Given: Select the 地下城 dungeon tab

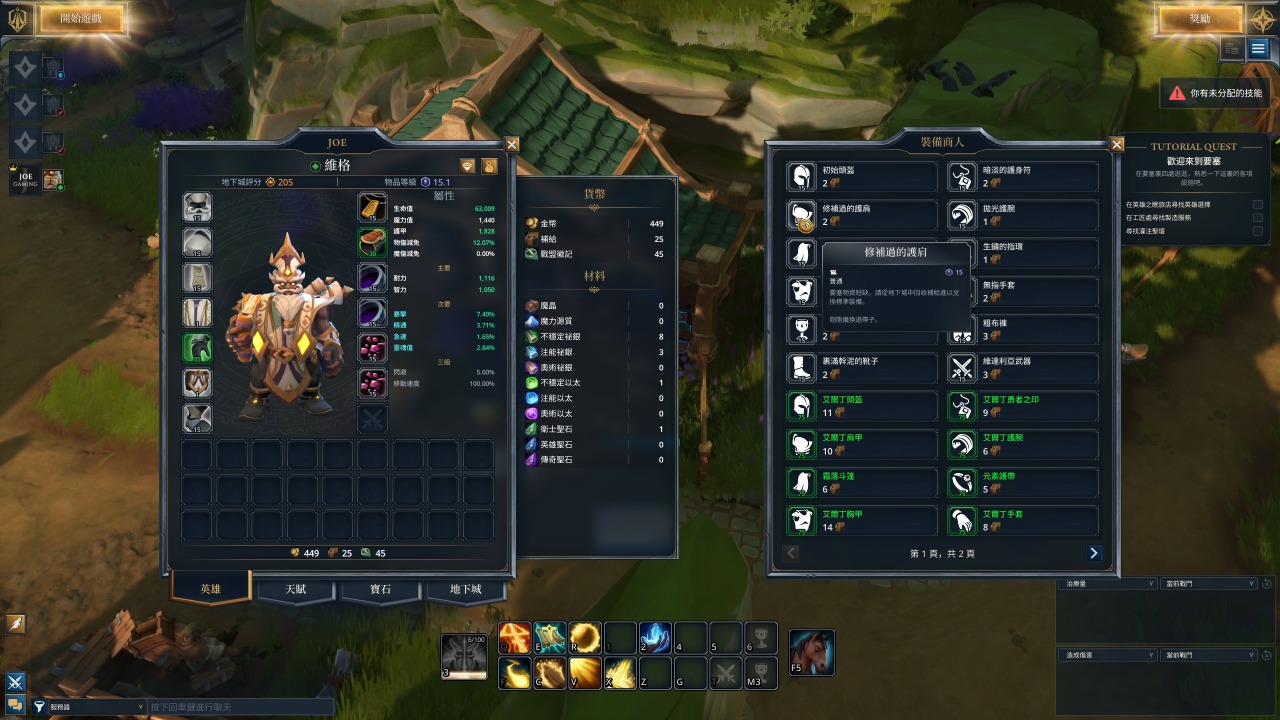Looking at the screenshot, I should (x=465, y=589).
